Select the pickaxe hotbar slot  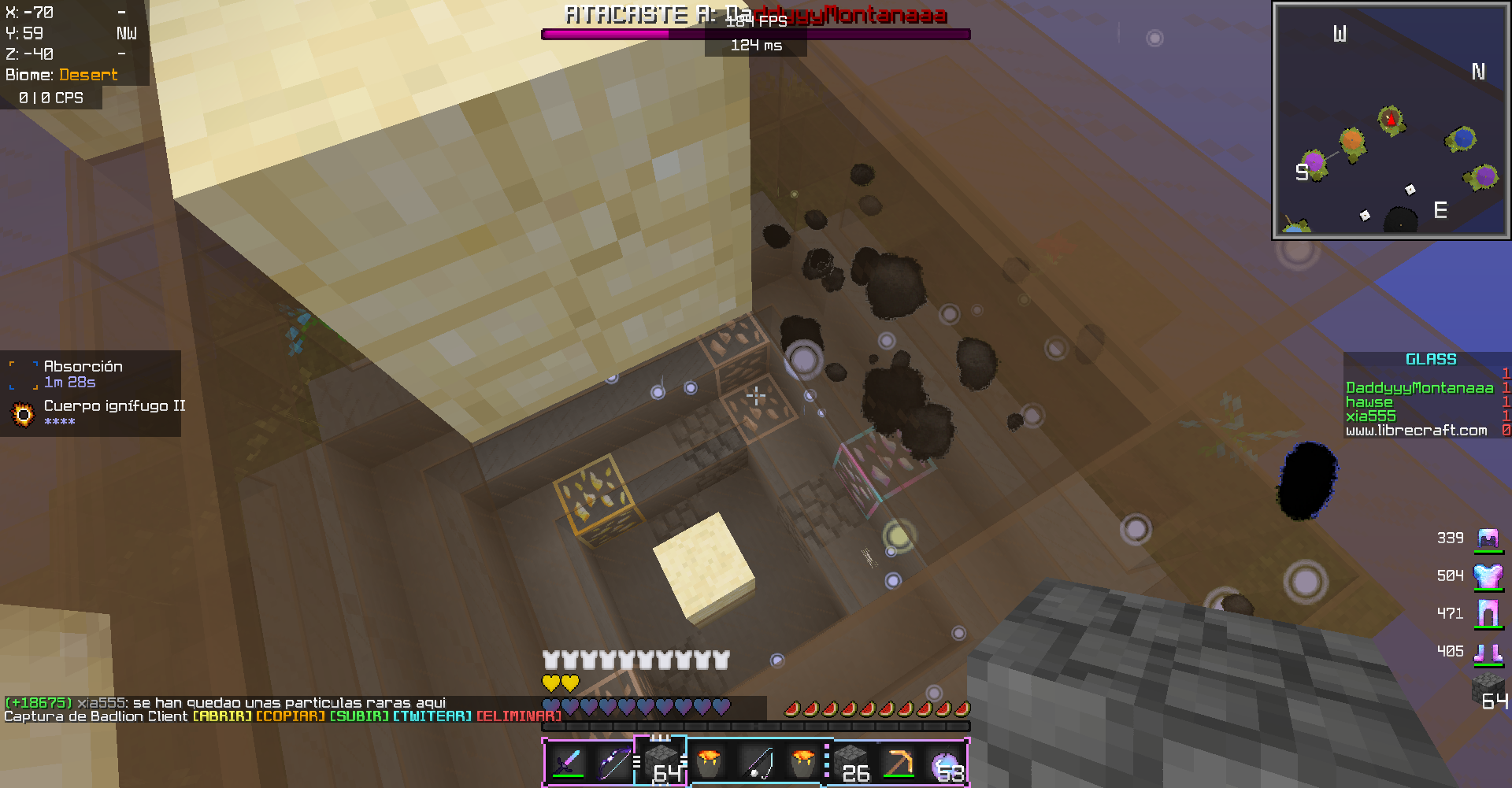coord(899,763)
